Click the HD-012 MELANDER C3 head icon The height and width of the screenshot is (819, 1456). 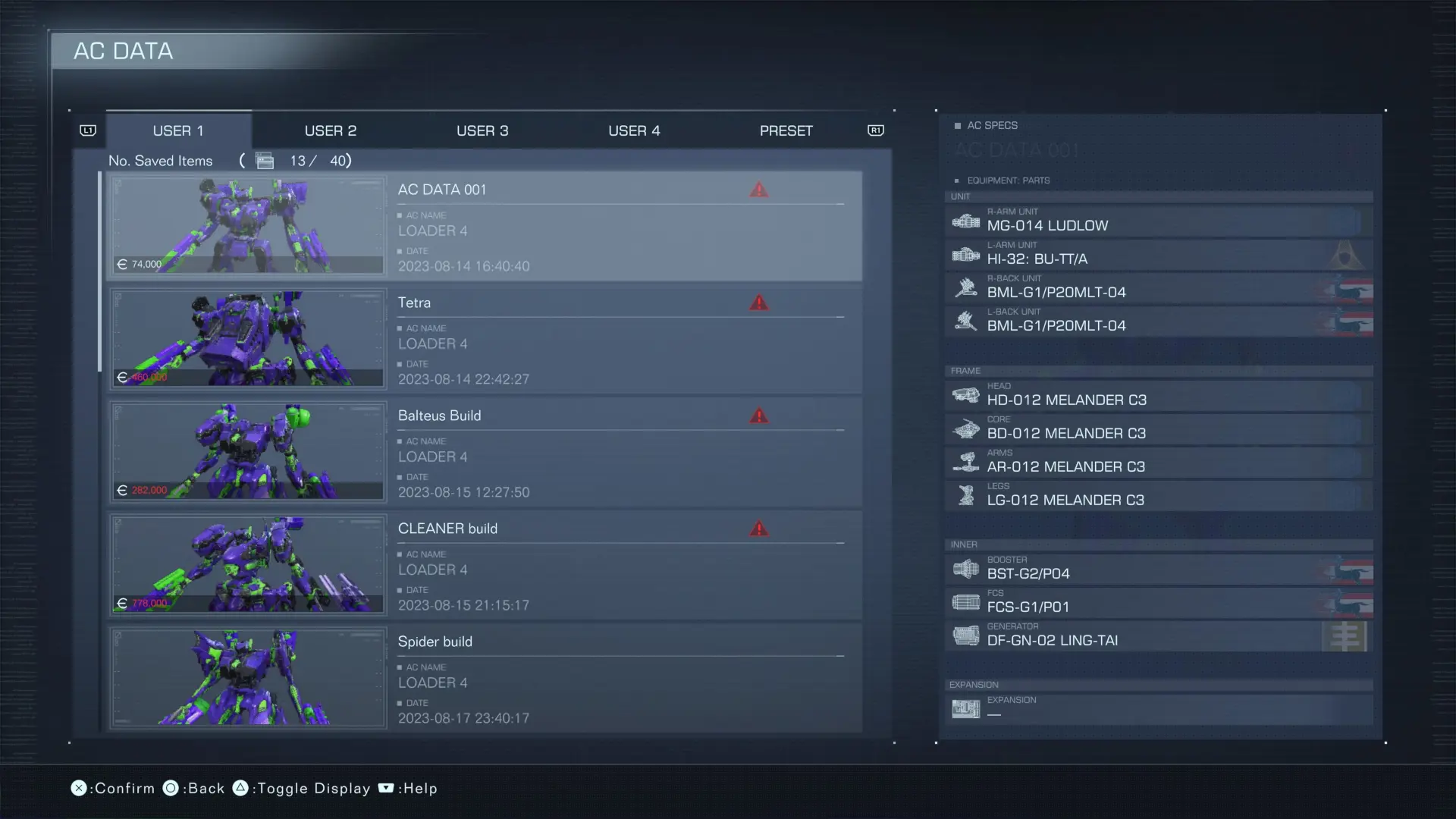pos(965,395)
